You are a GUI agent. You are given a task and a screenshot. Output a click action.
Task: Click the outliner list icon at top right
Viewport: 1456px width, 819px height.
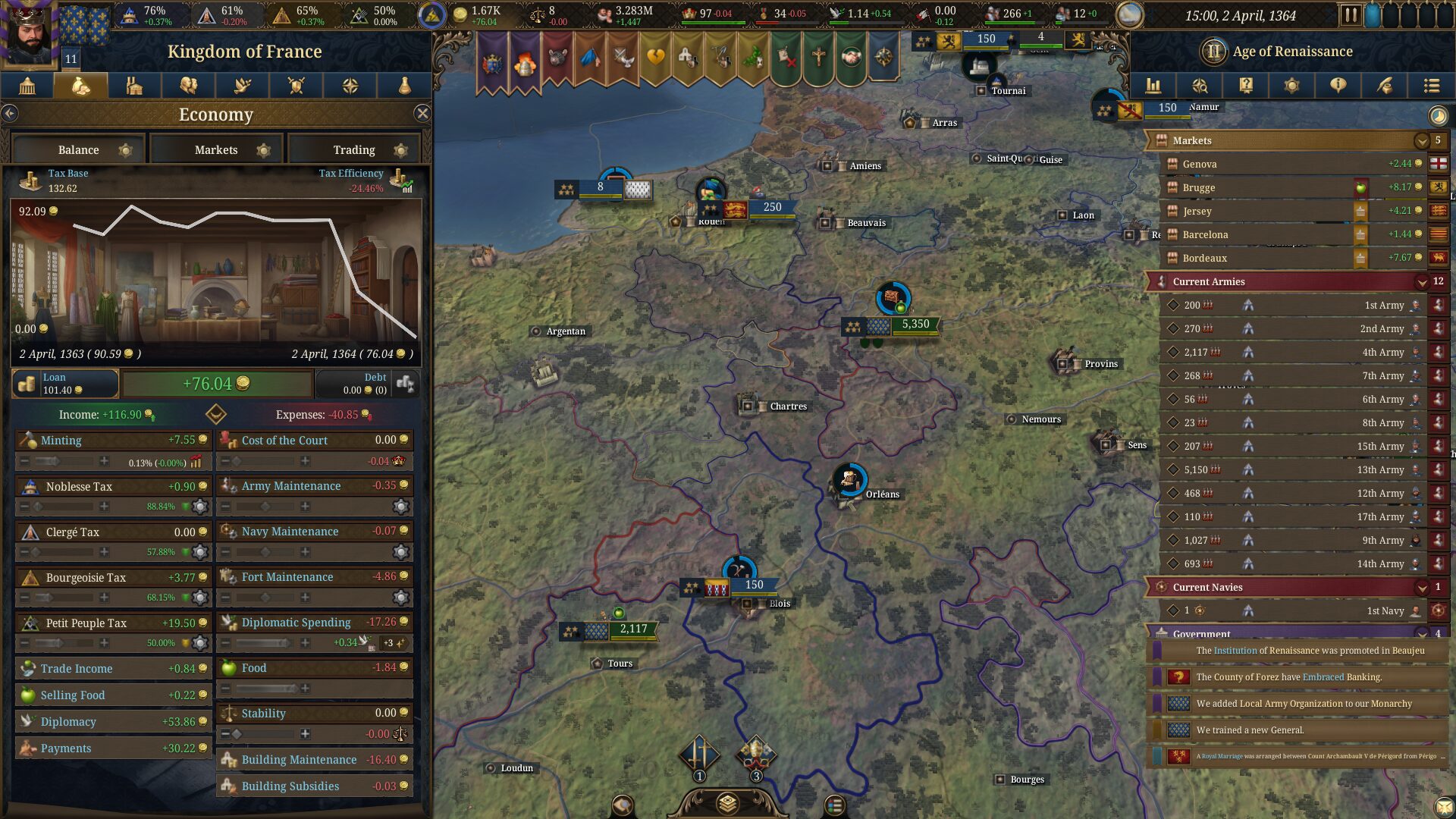tap(1432, 86)
